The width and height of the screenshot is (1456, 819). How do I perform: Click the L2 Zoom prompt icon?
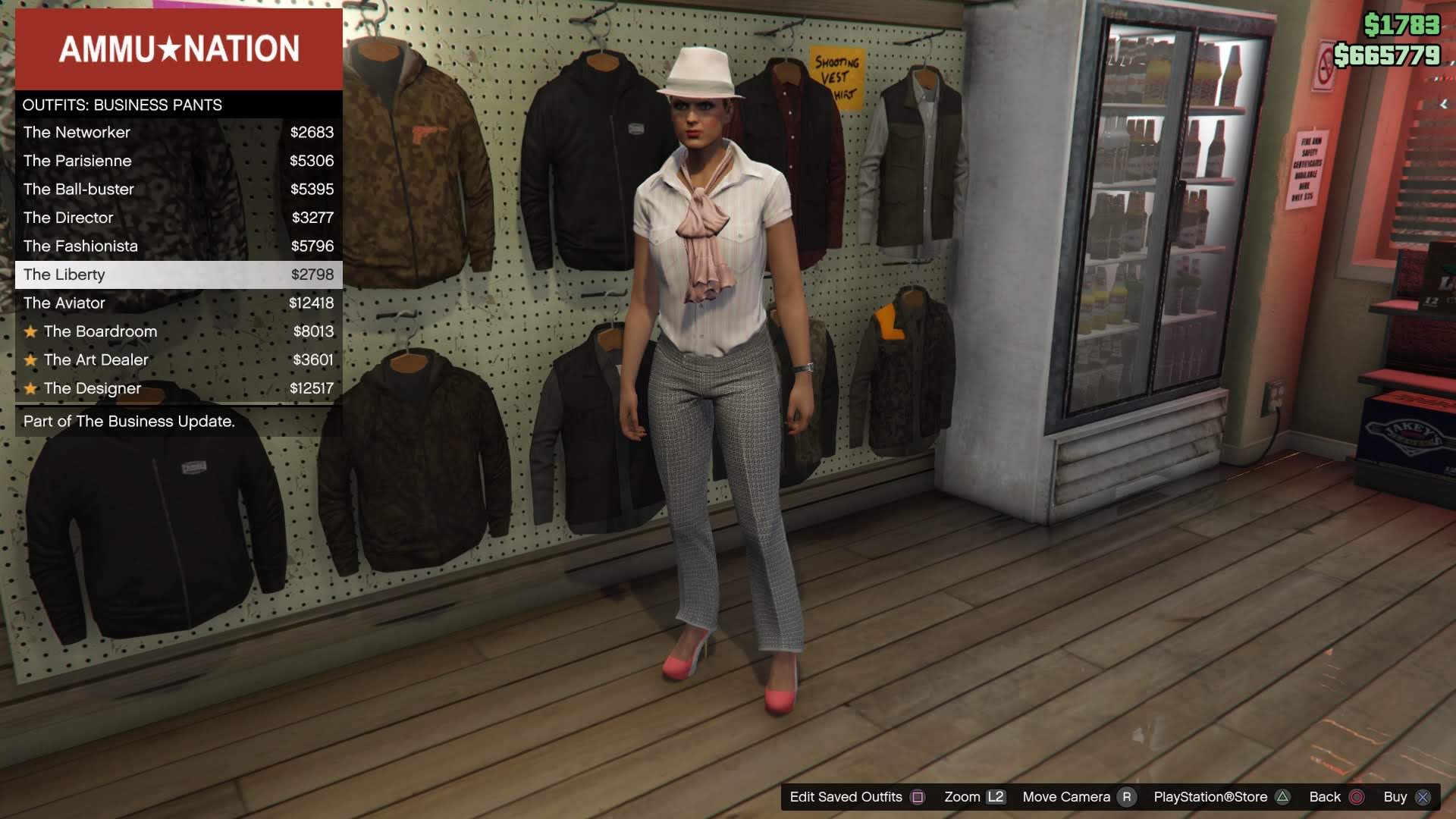pyautogui.click(x=996, y=797)
